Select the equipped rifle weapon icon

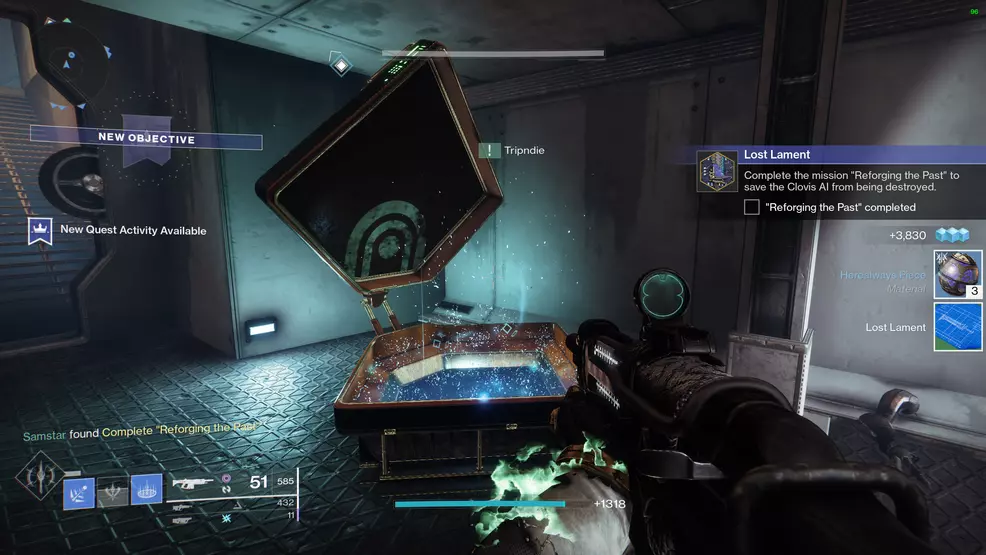pos(193,484)
